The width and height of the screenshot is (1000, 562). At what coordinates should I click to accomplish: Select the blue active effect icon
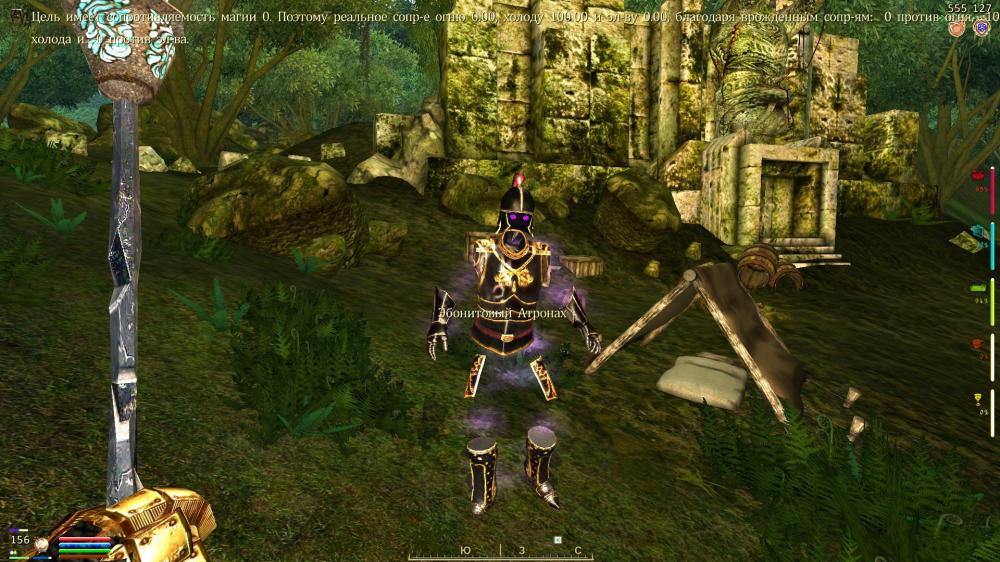pyautogui.click(x=981, y=29)
